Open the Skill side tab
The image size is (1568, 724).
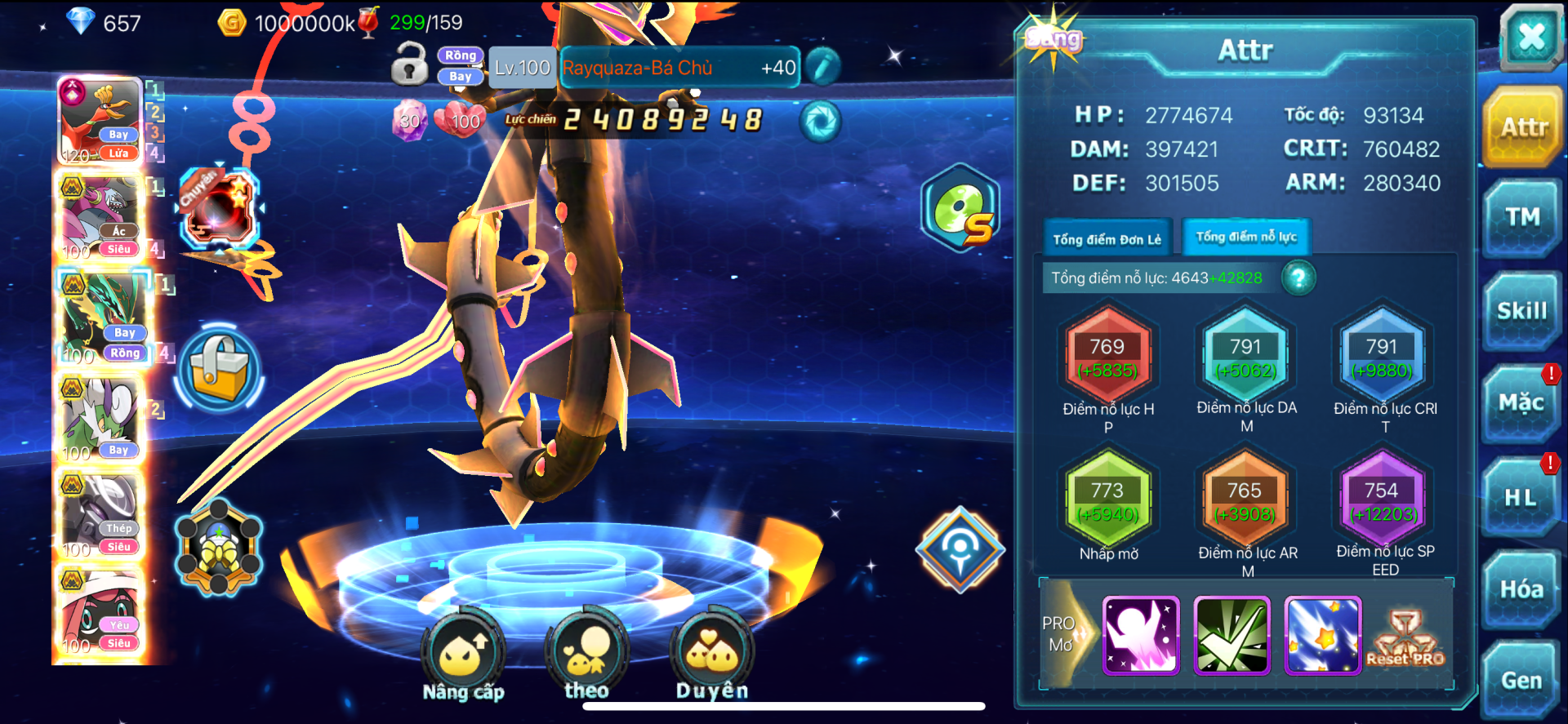[1521, 311]
